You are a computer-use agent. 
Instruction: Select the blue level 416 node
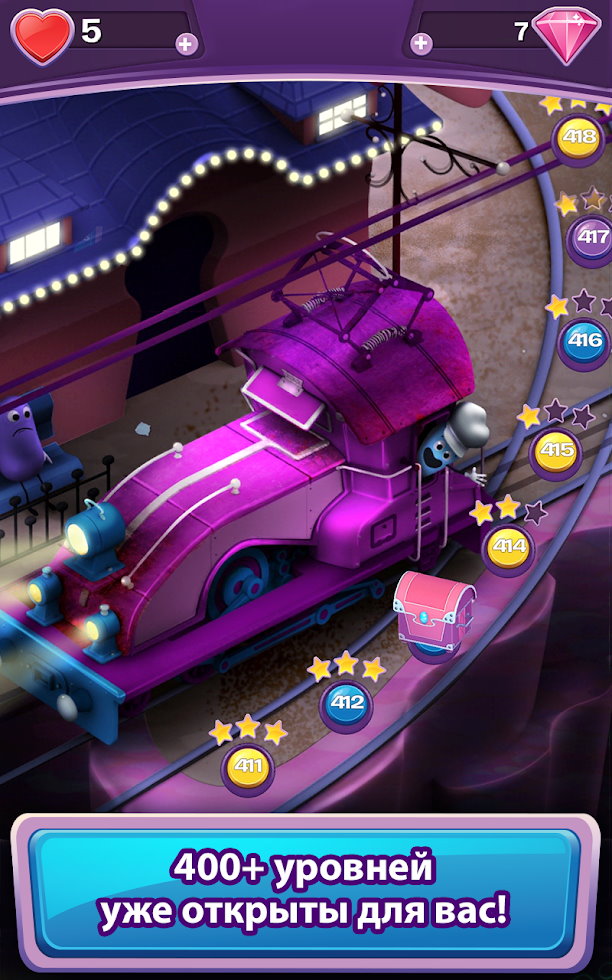coord(584,341)
